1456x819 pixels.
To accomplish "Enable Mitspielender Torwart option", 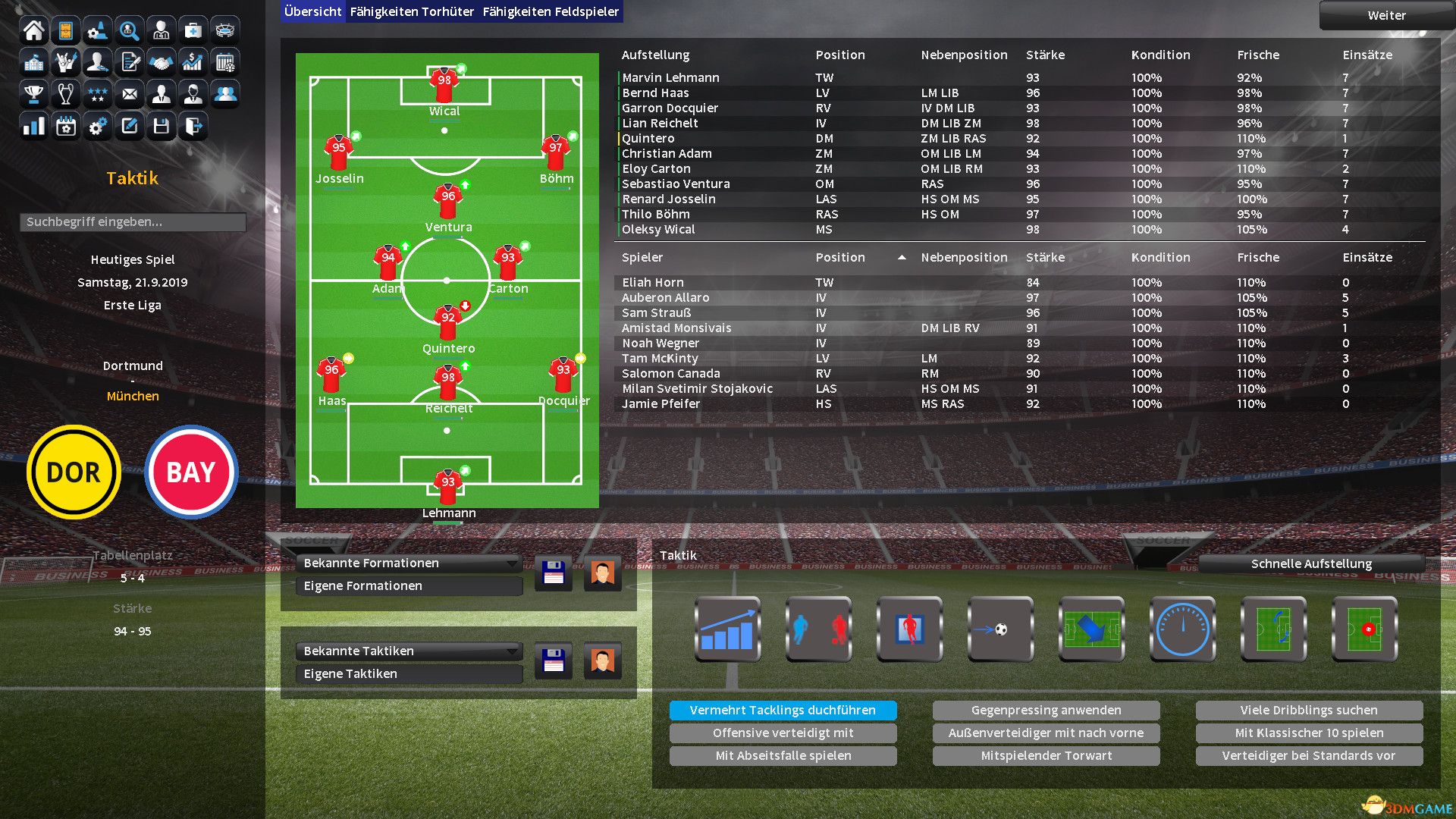I will click(x=1046, y=755).
